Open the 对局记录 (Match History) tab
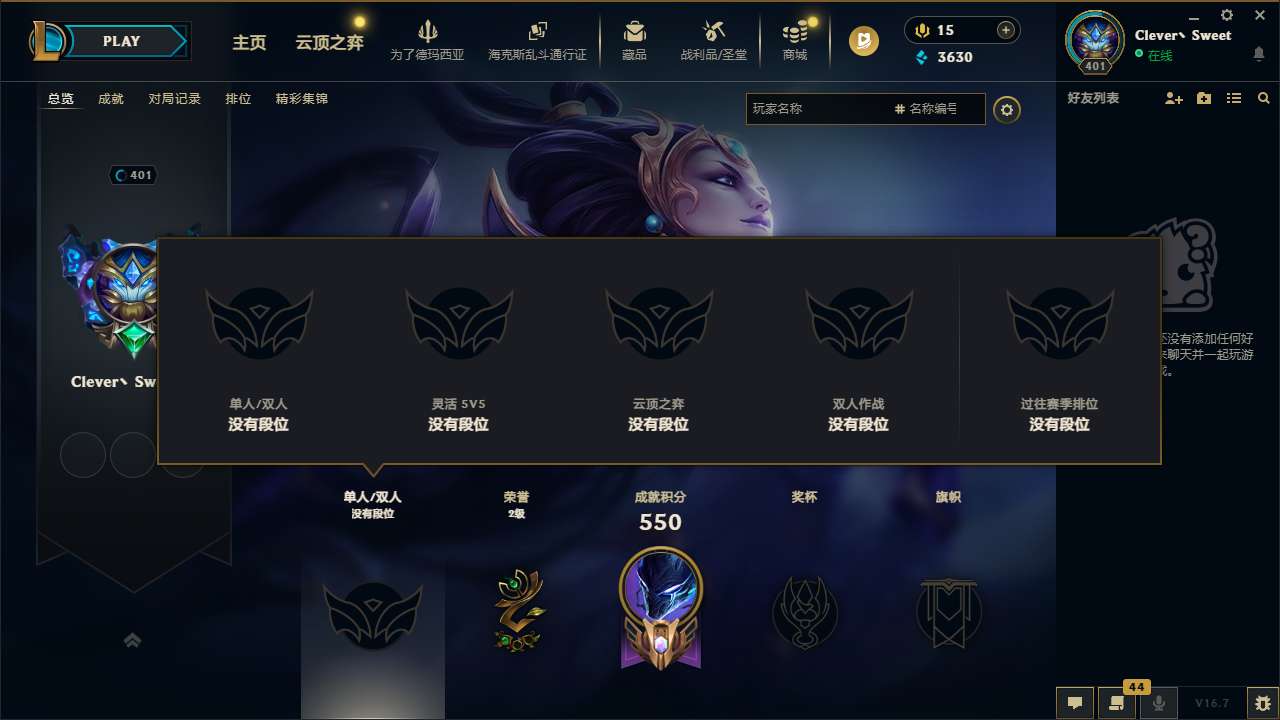Image resolution: width=1280 pixels, height=720 pixels. point(175,99)
